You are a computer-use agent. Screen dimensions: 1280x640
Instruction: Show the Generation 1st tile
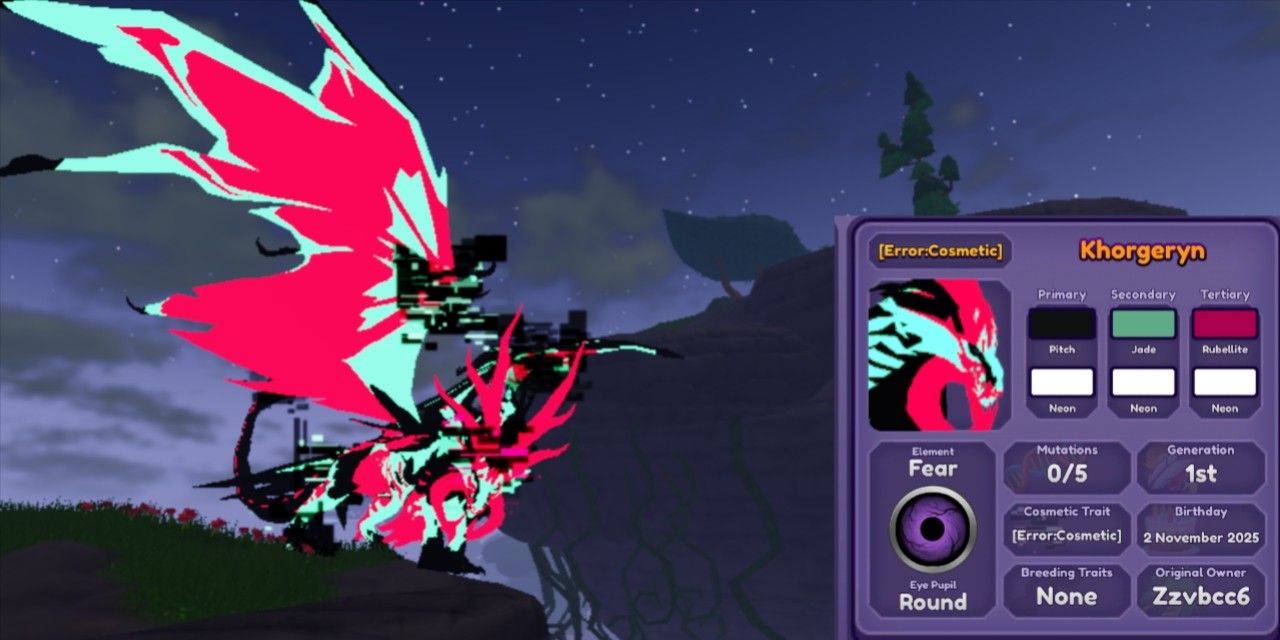pos(1200,467)
